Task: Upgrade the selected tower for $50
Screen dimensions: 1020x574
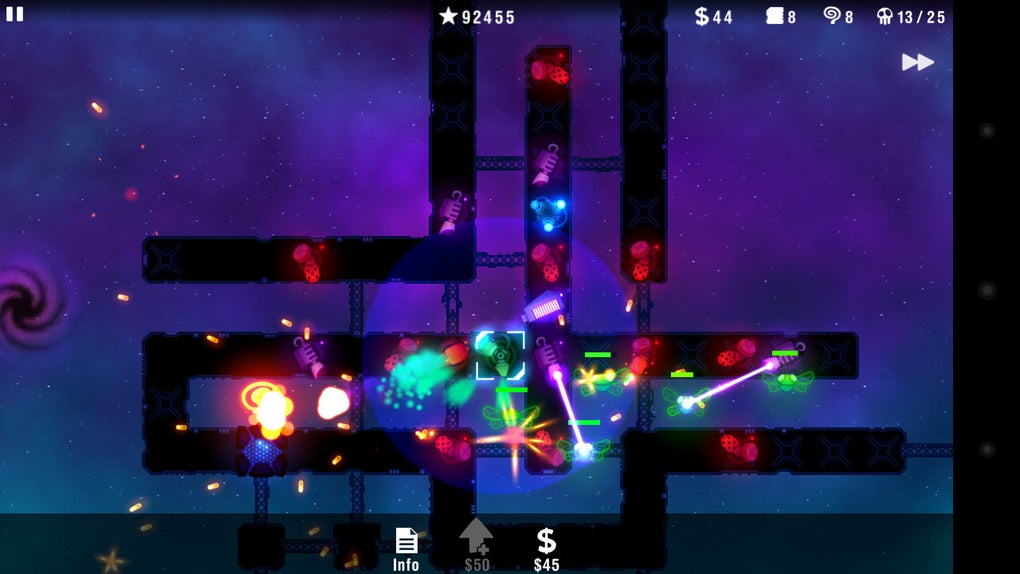Action: [x=476, y=546]
